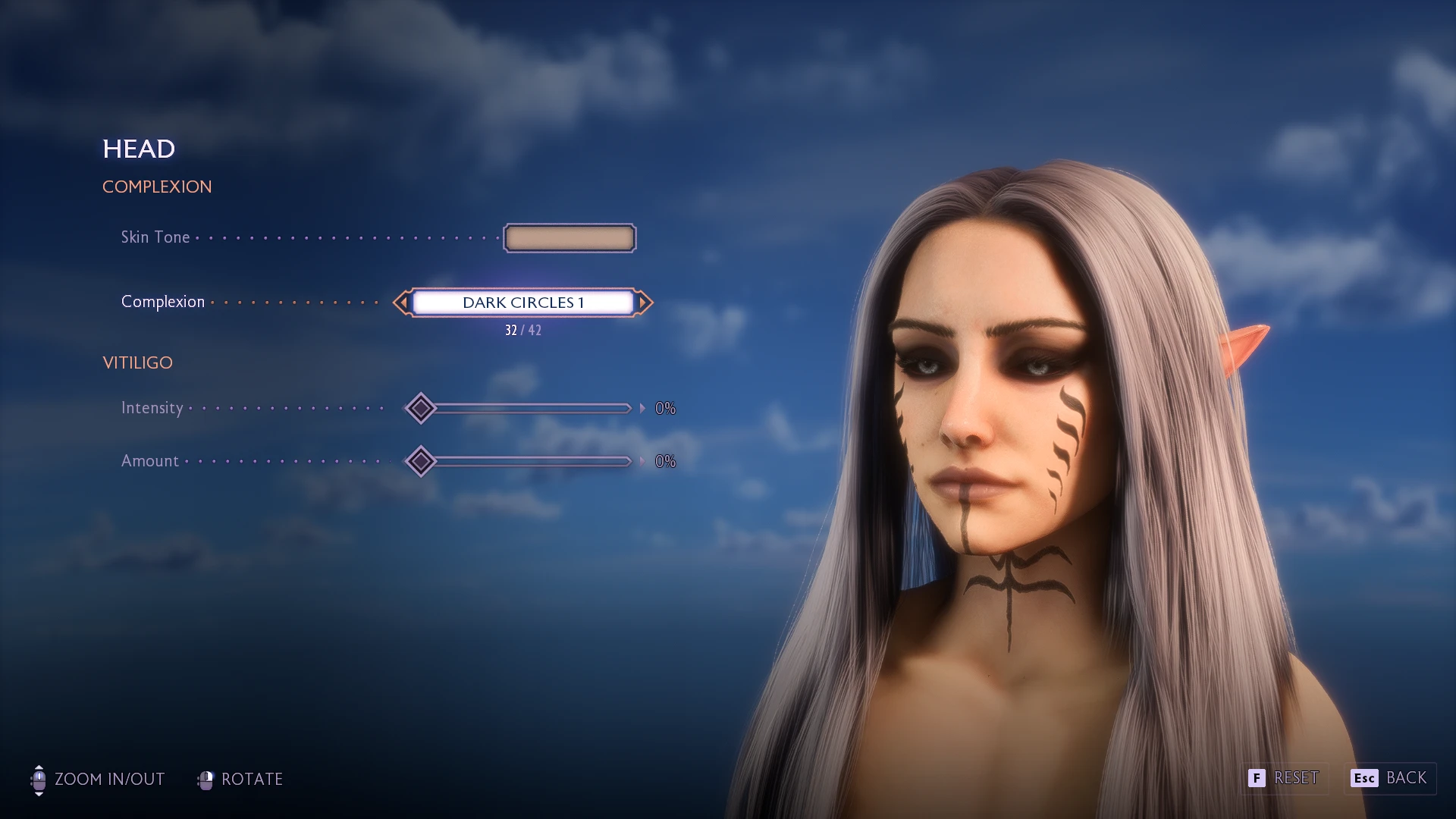The width and height of the screenshot is (1456, 819).
Task: Click the Intensity 0% value
Action: click(x=665, y=408)
